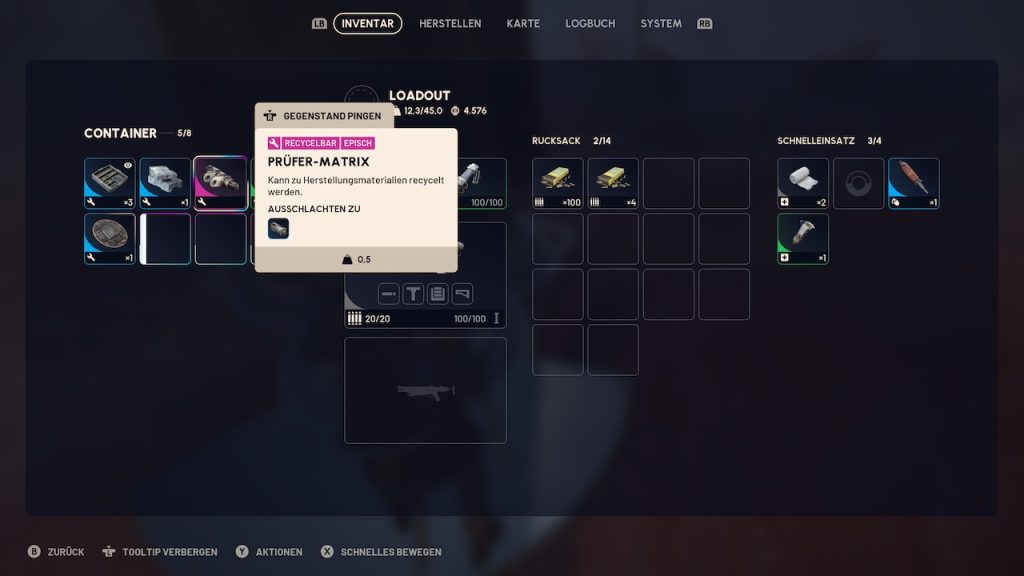Switch to the Herstellen tab
The image size is (1024, 576).
coord(450,23)
